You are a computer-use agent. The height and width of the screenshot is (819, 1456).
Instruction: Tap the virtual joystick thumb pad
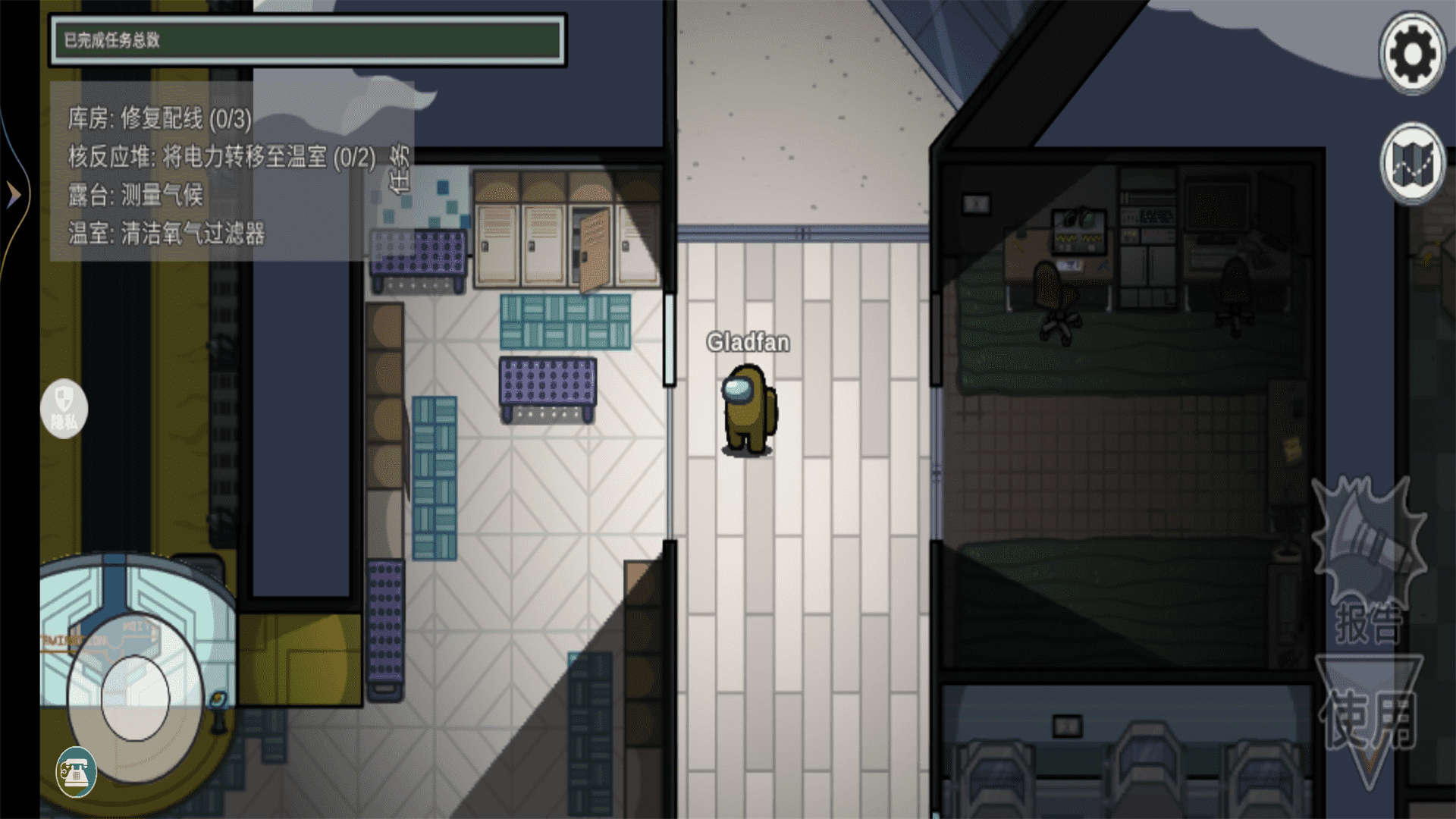[136, 698]
